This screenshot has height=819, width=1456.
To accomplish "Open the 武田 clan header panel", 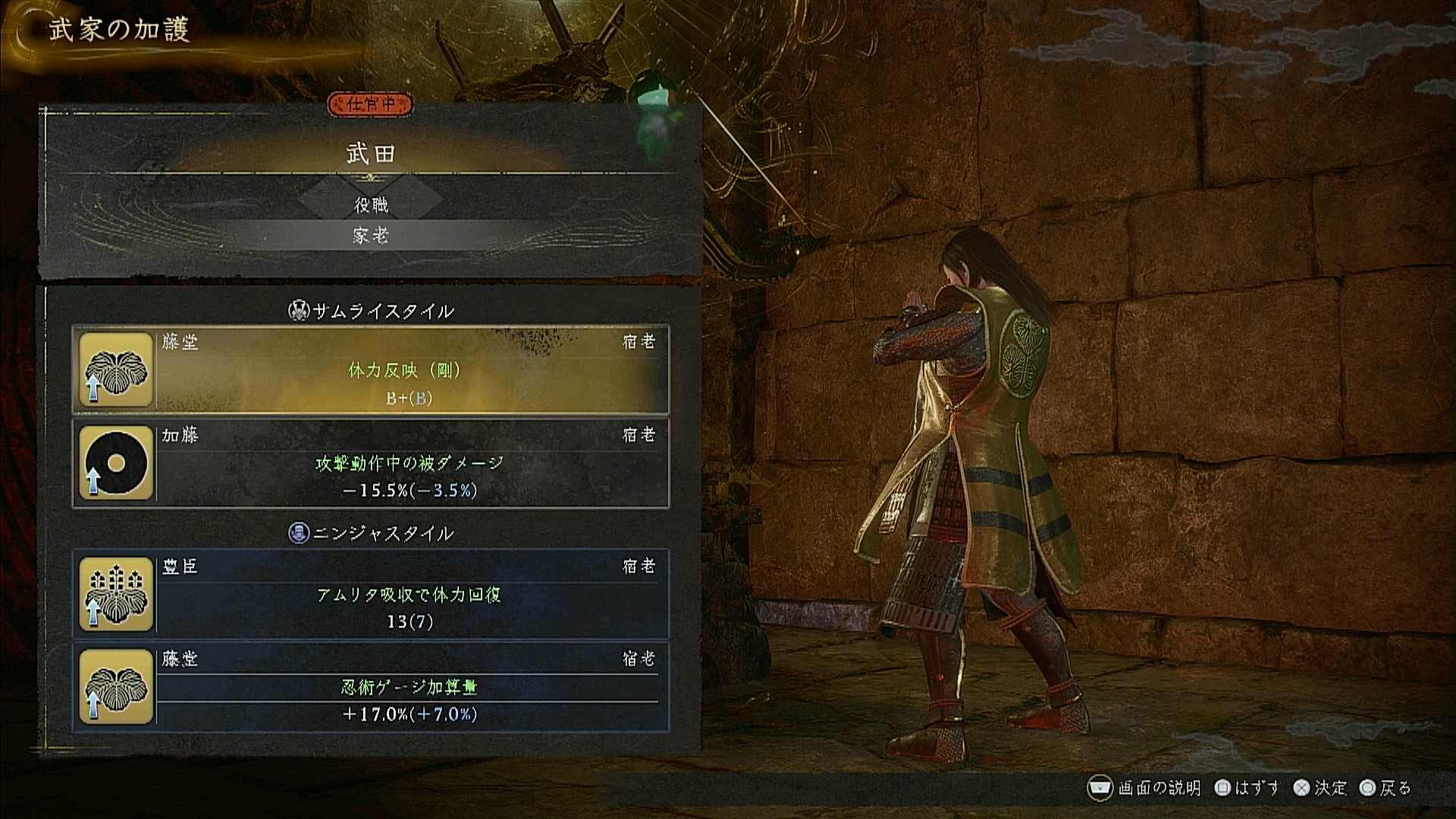I will click(371, 154).
